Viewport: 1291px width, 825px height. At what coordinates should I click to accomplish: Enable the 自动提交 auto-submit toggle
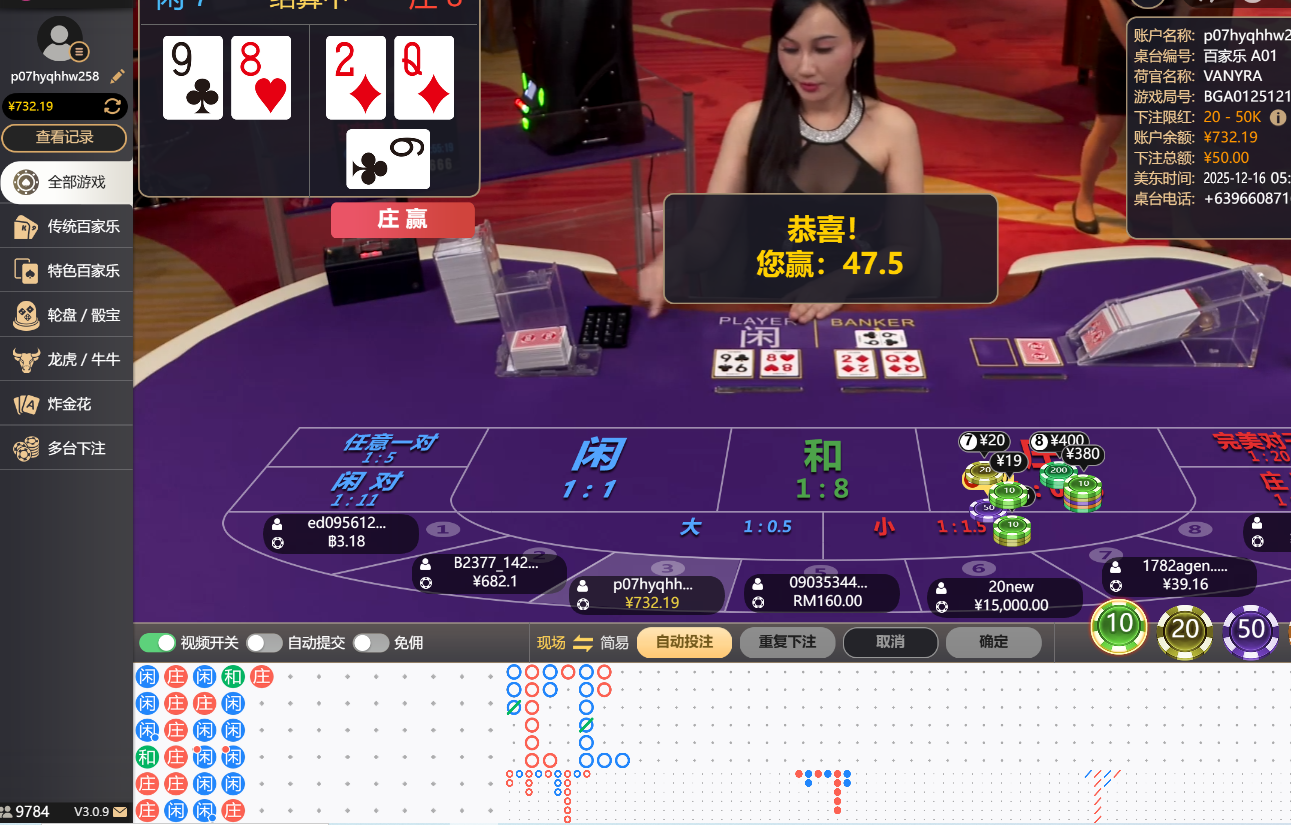coord(264,643)
